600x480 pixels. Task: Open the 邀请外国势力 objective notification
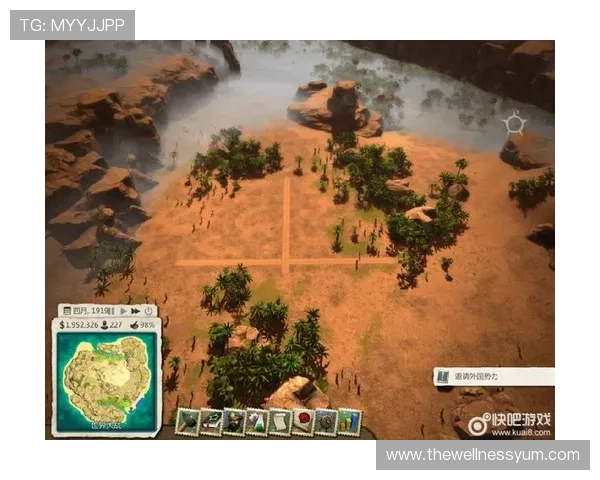tap(495, 377)
